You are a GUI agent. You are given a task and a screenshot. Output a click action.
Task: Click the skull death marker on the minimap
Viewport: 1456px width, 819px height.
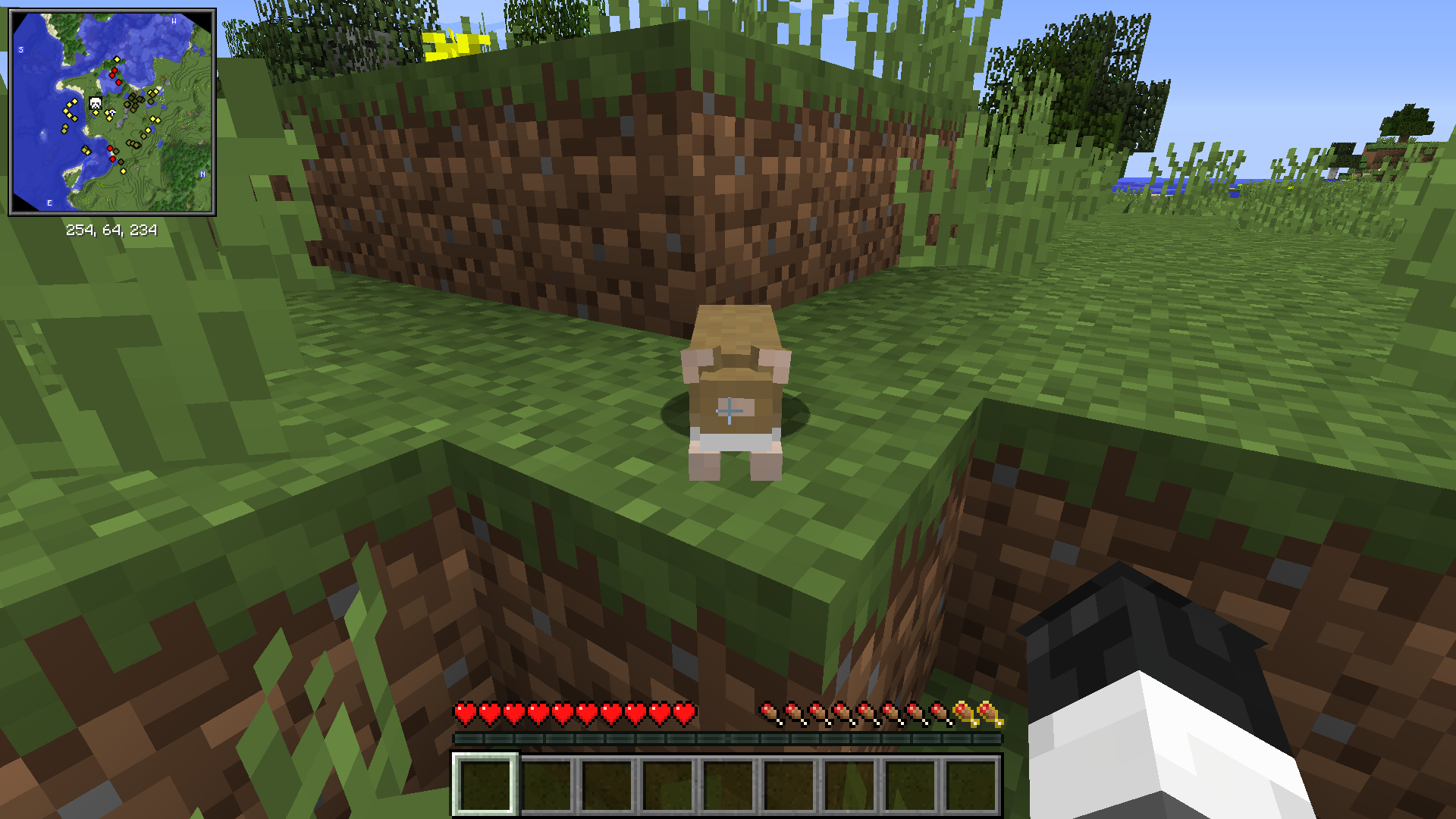click(x=95, y=102)
